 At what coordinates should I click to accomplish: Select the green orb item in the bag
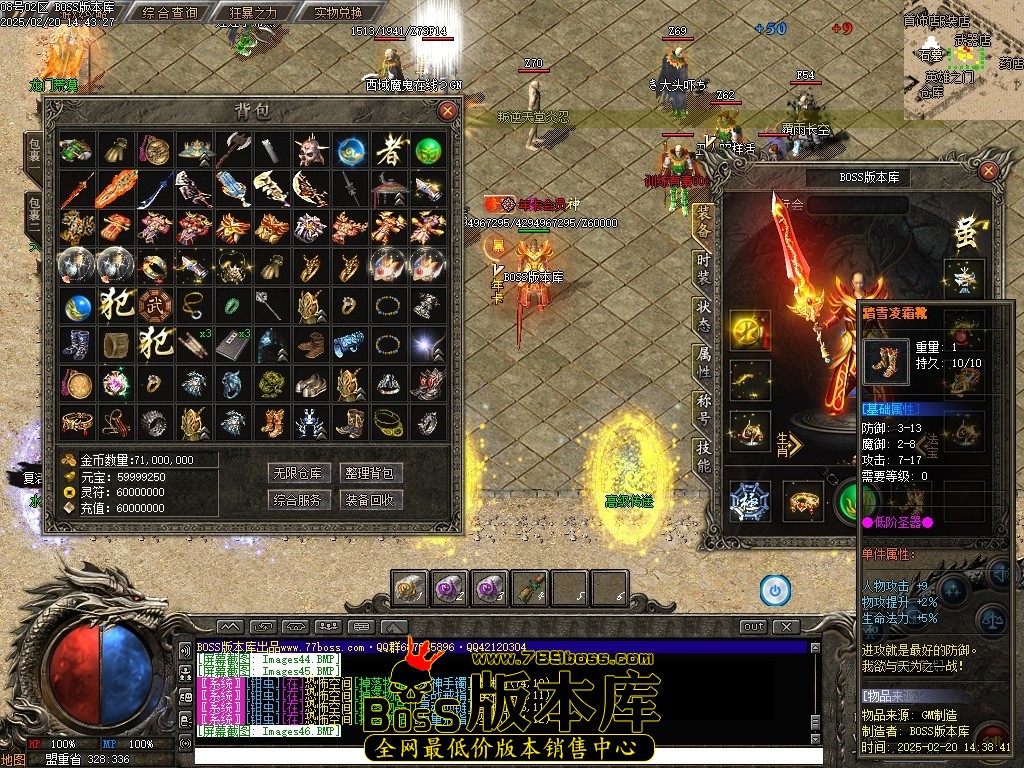(x=428, y=151)
